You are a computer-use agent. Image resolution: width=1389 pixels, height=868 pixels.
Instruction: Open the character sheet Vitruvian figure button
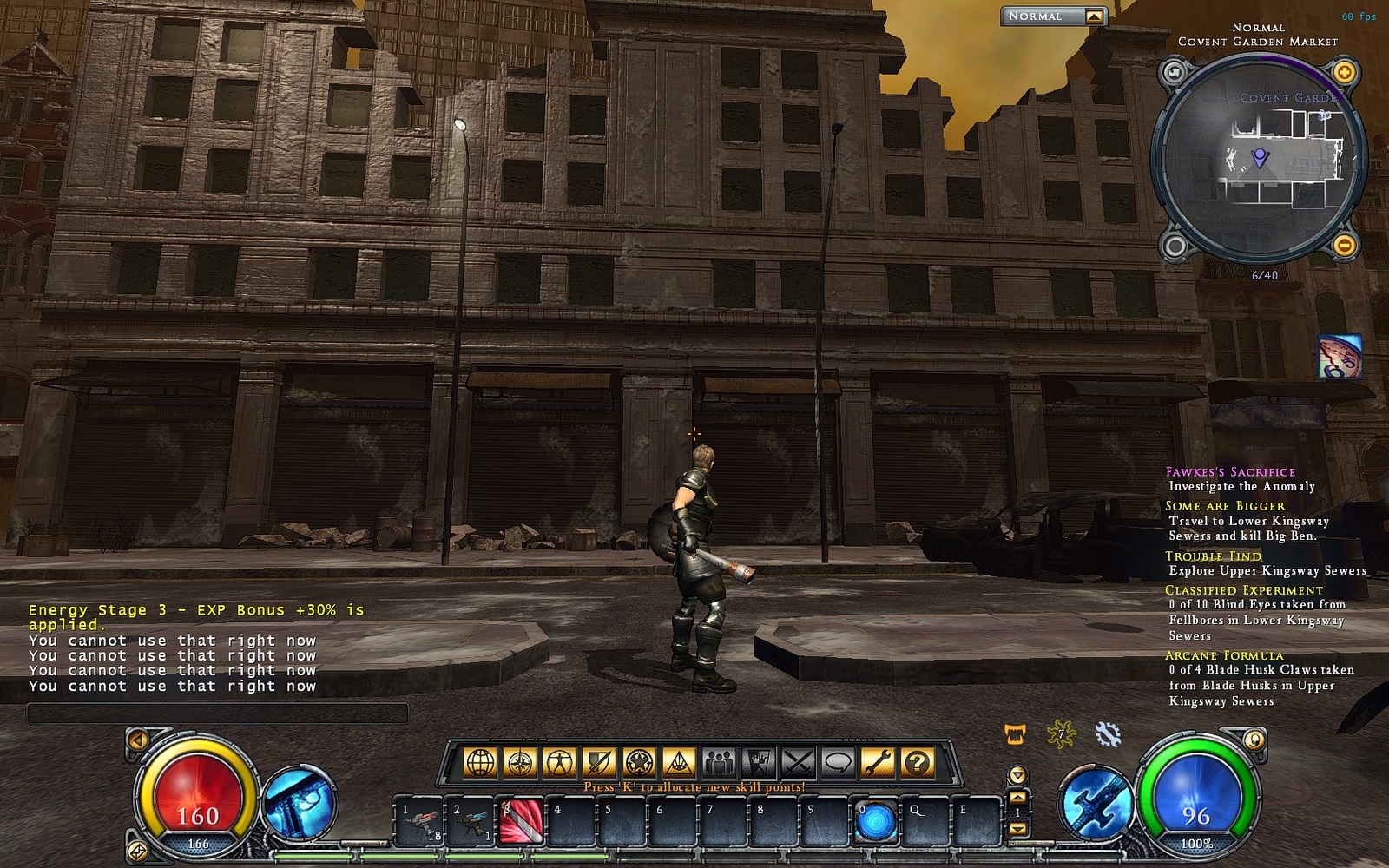560,763
